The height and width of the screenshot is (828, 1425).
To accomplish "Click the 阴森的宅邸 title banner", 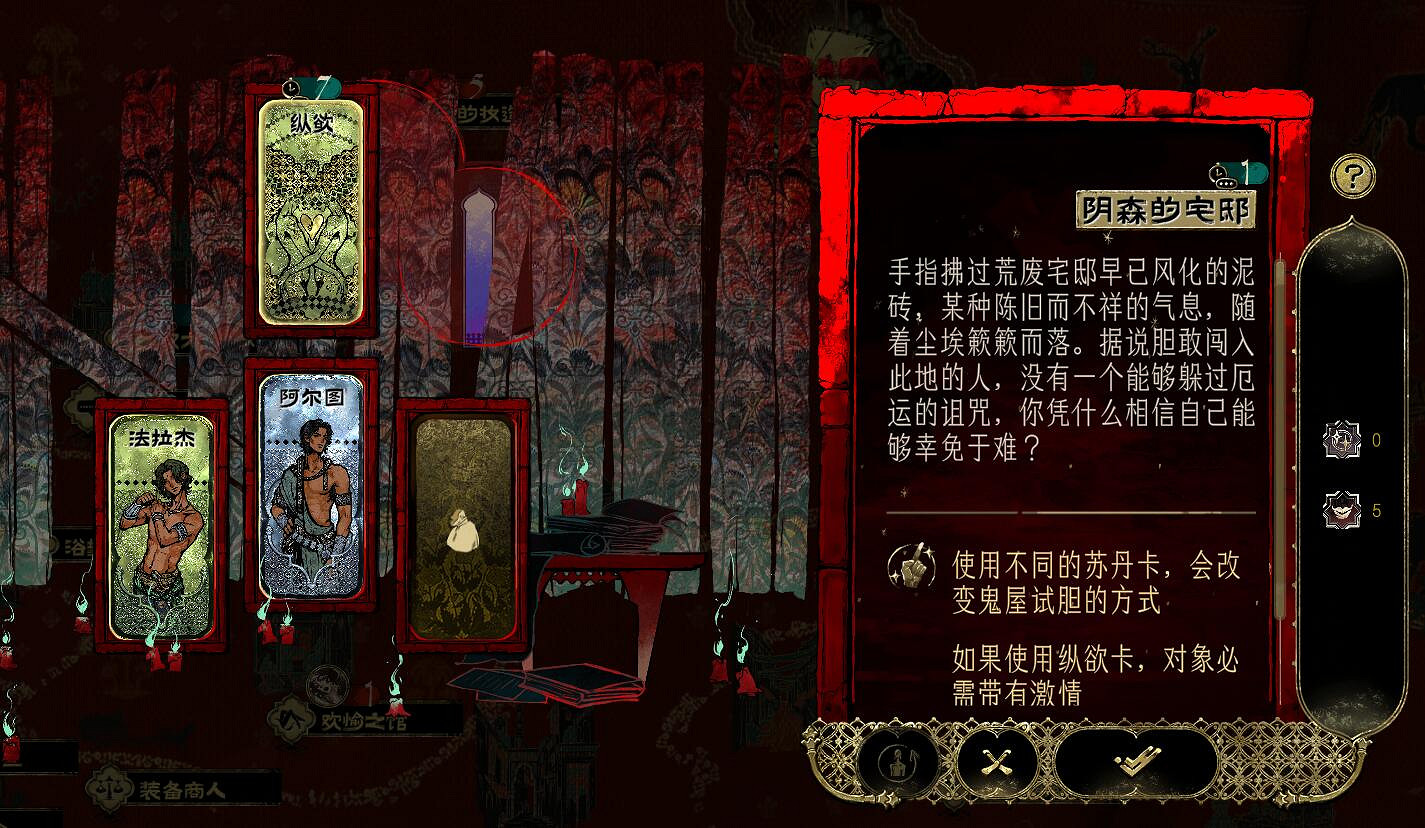I will point(1166,210).
